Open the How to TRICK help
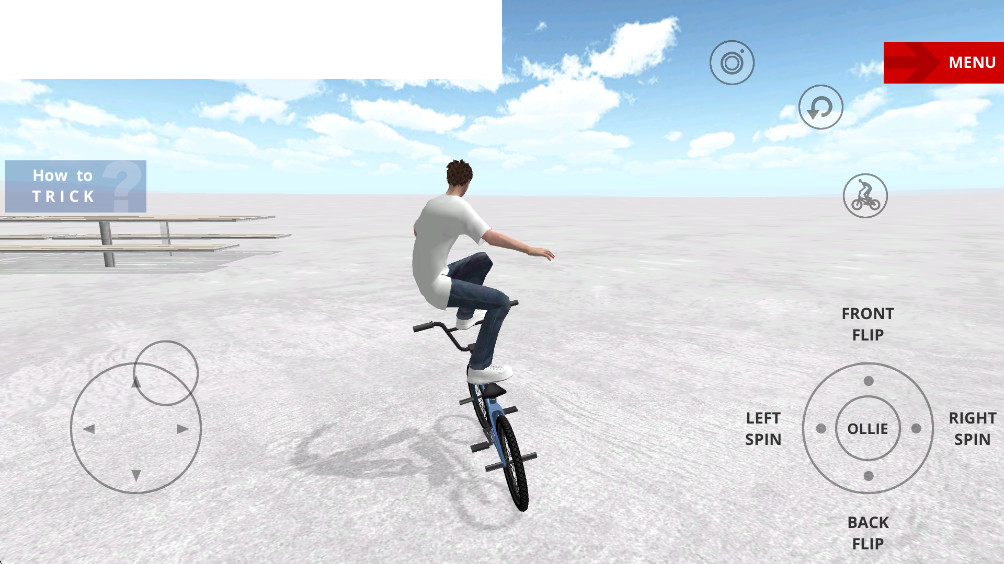 [75, 186]
